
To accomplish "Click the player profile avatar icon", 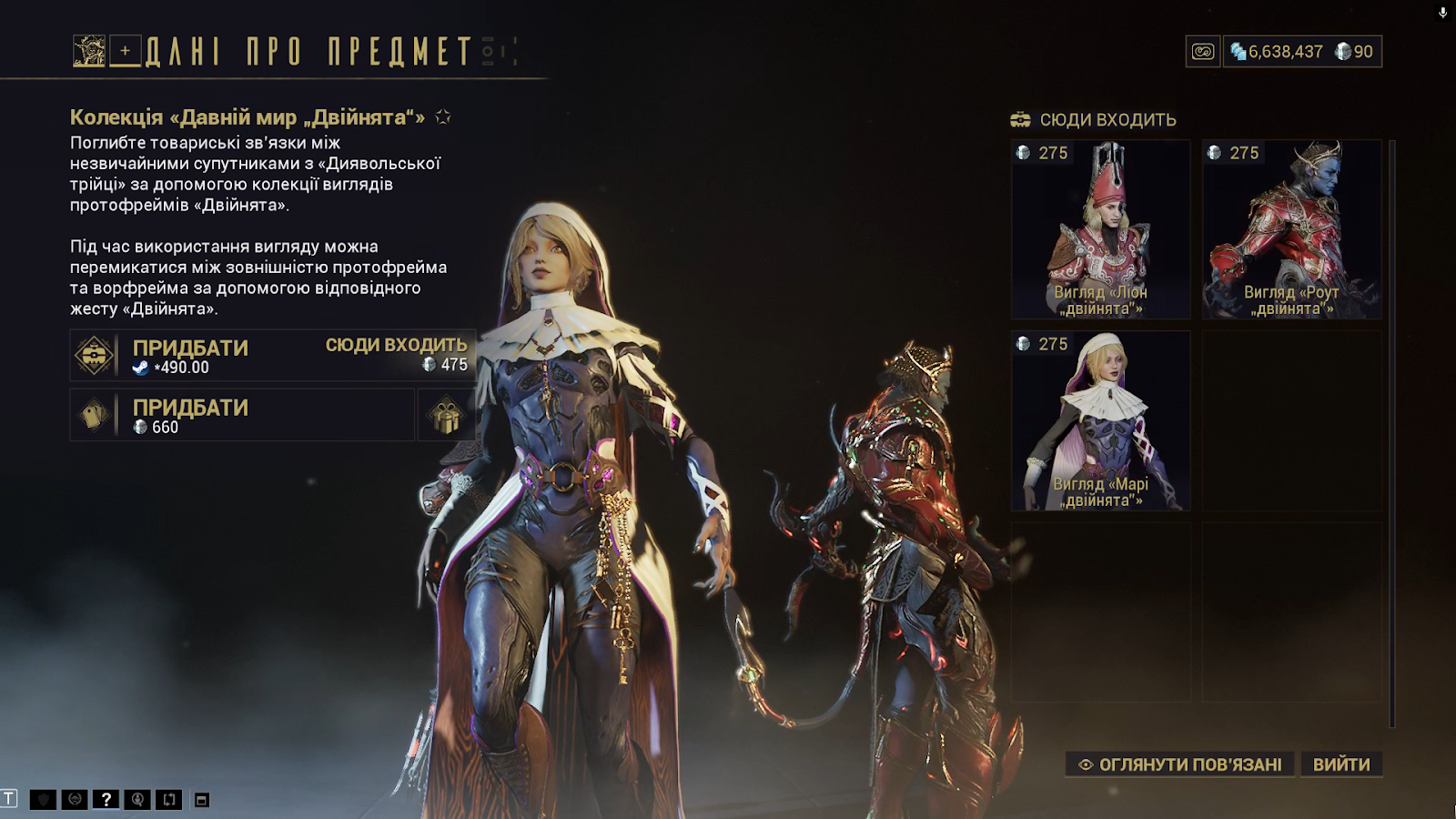I will [89, 51].
